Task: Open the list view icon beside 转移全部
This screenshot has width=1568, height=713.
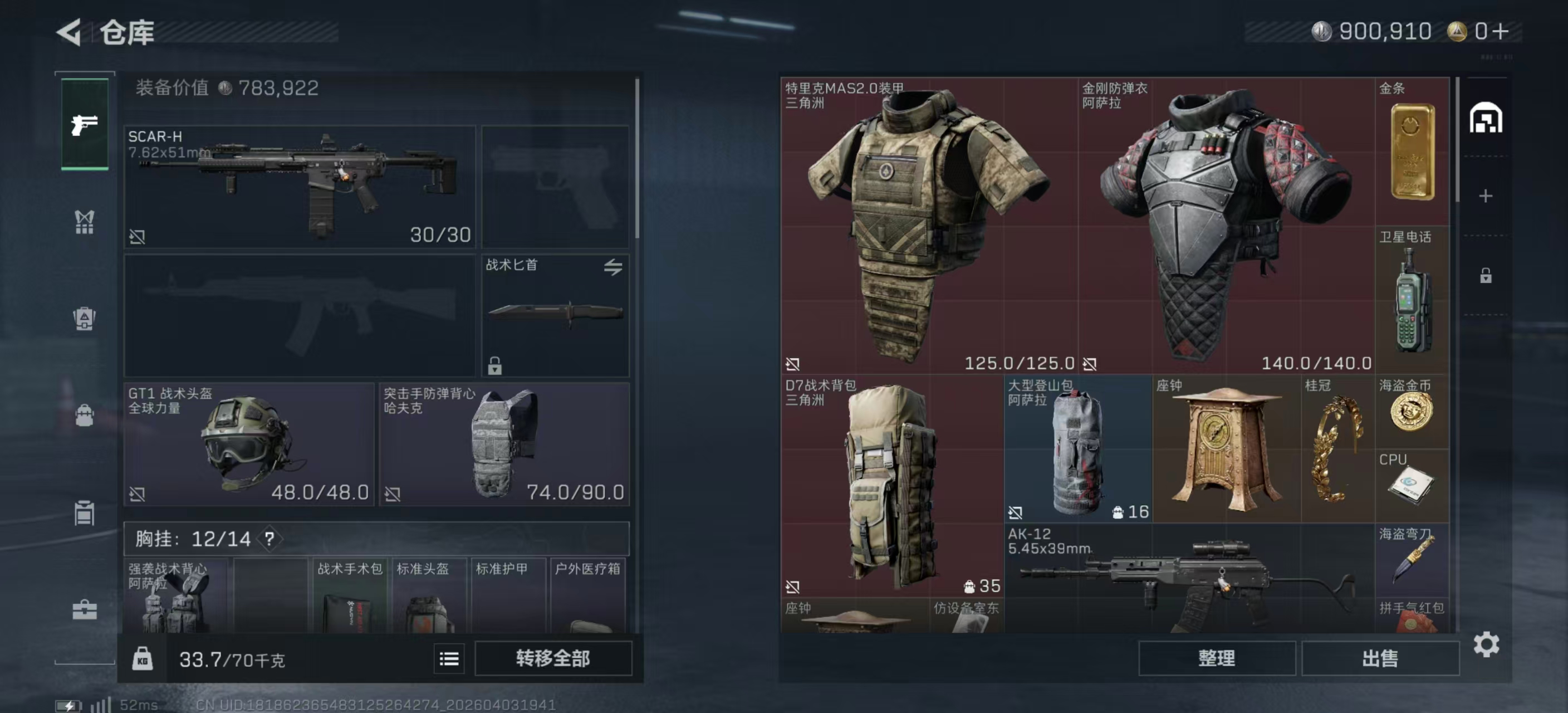Action: [449, 659]
